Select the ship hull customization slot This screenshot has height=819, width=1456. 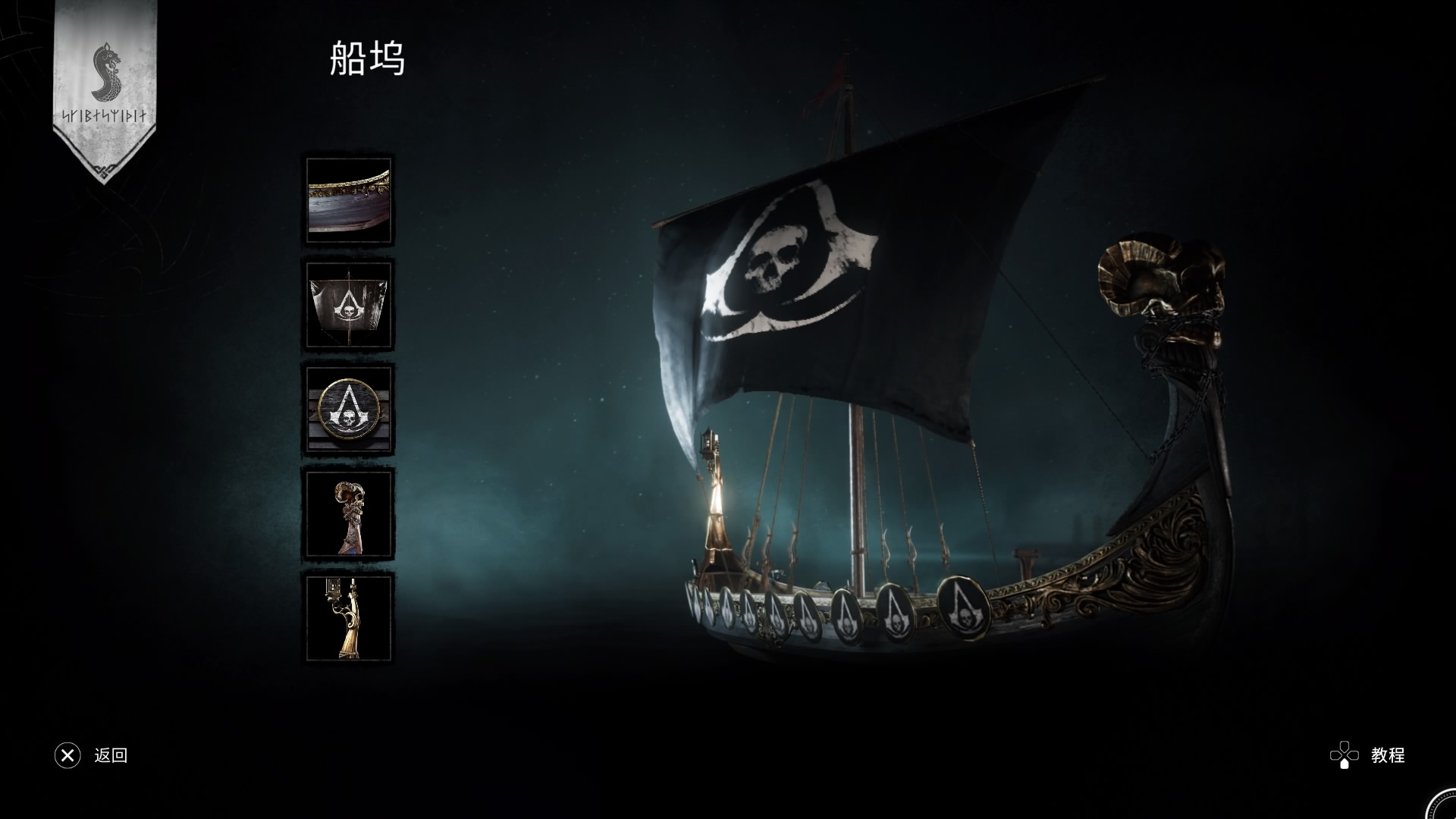click(x=349, y=200)
